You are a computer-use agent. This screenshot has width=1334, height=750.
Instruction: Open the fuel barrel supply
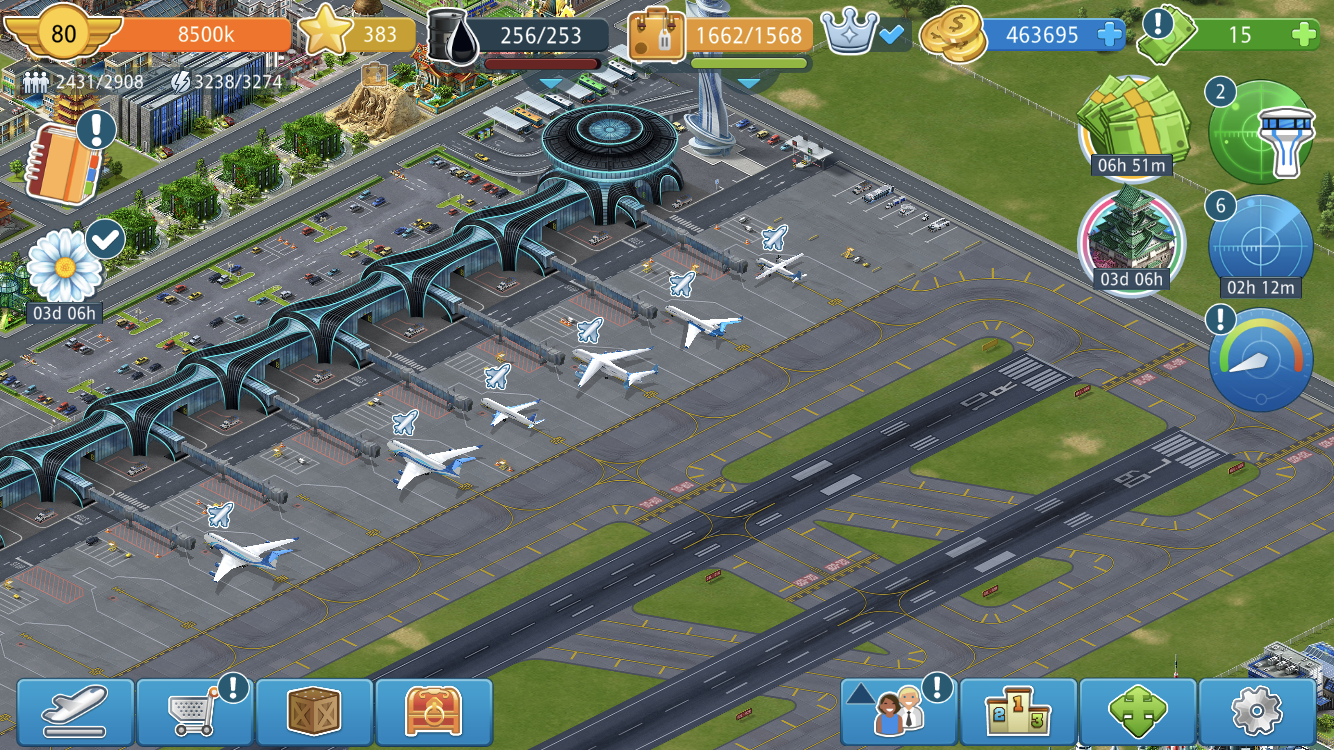click(x=455, y=37)
